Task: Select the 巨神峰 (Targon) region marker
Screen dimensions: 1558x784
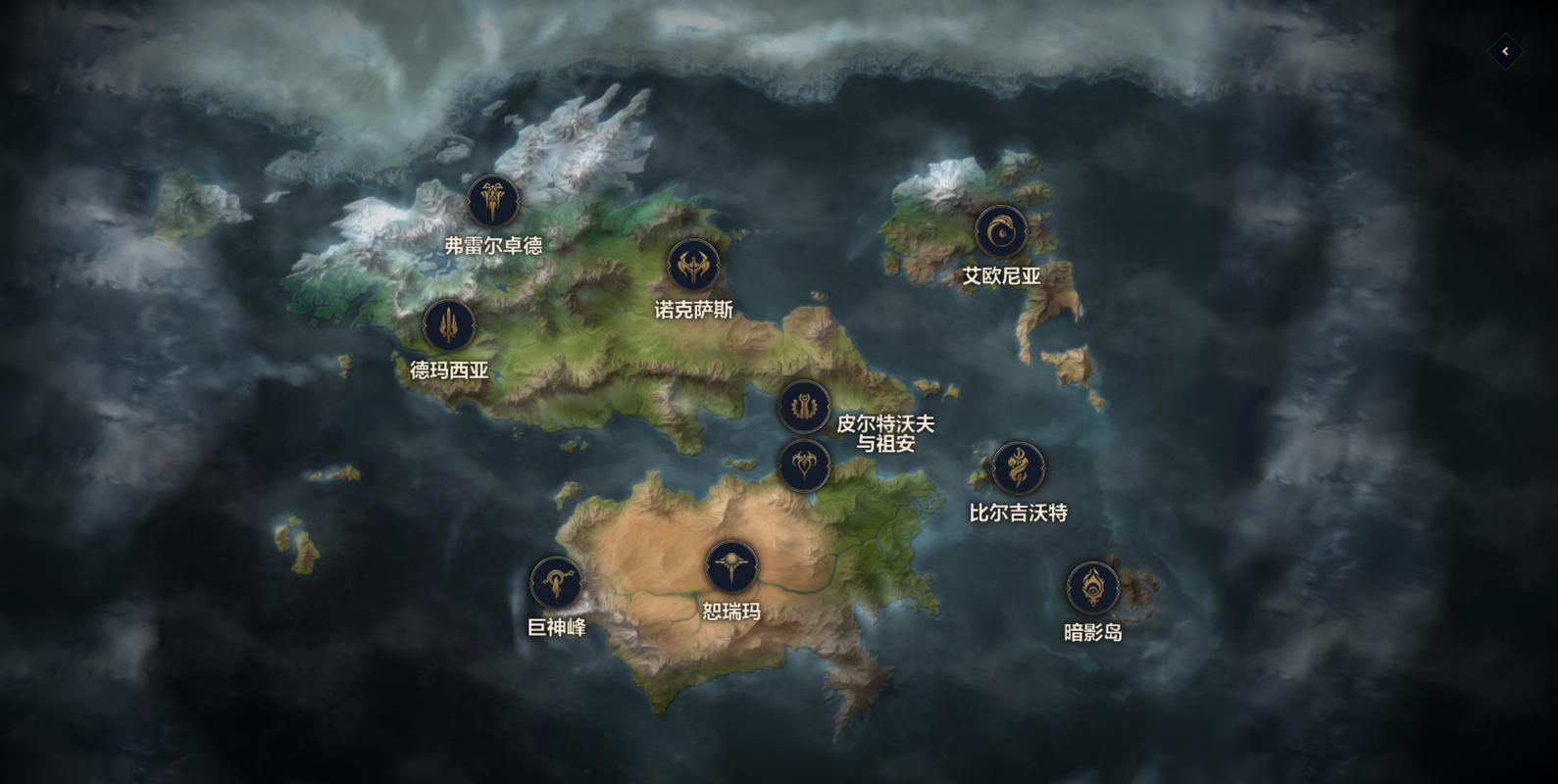Action: (x=556, y=583)
